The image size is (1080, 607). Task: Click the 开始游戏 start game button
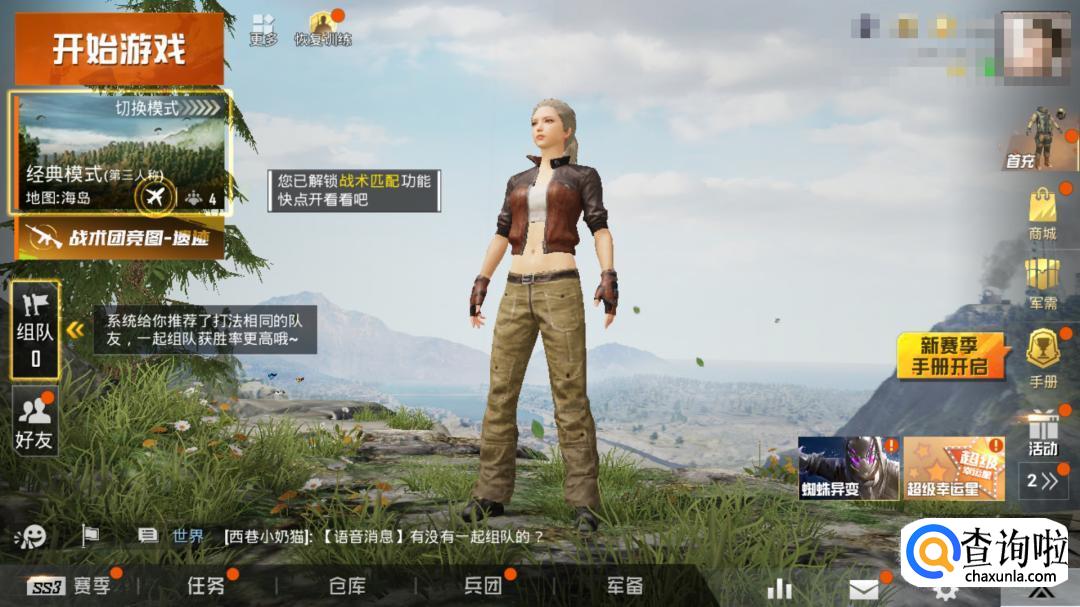[x=119, y=49]
